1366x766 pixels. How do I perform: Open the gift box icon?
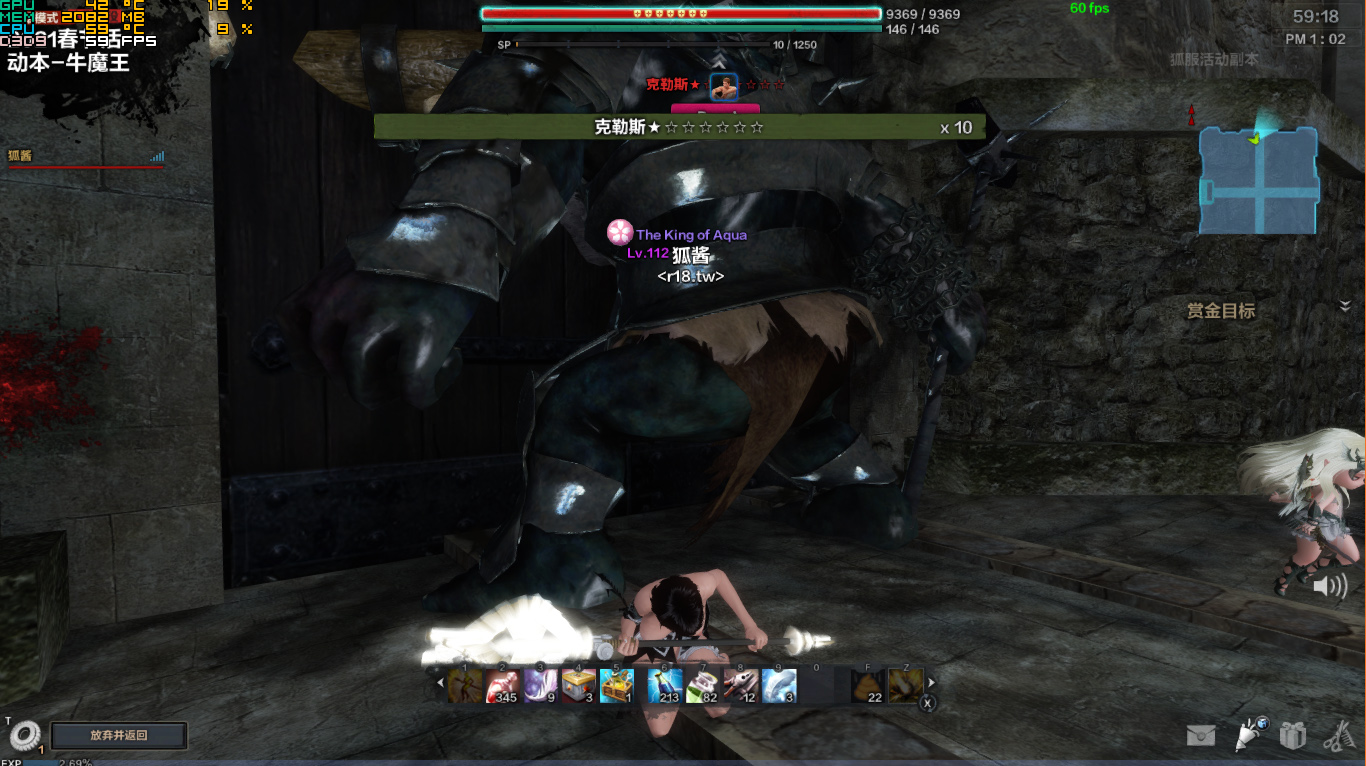[x=1293, y=736]
